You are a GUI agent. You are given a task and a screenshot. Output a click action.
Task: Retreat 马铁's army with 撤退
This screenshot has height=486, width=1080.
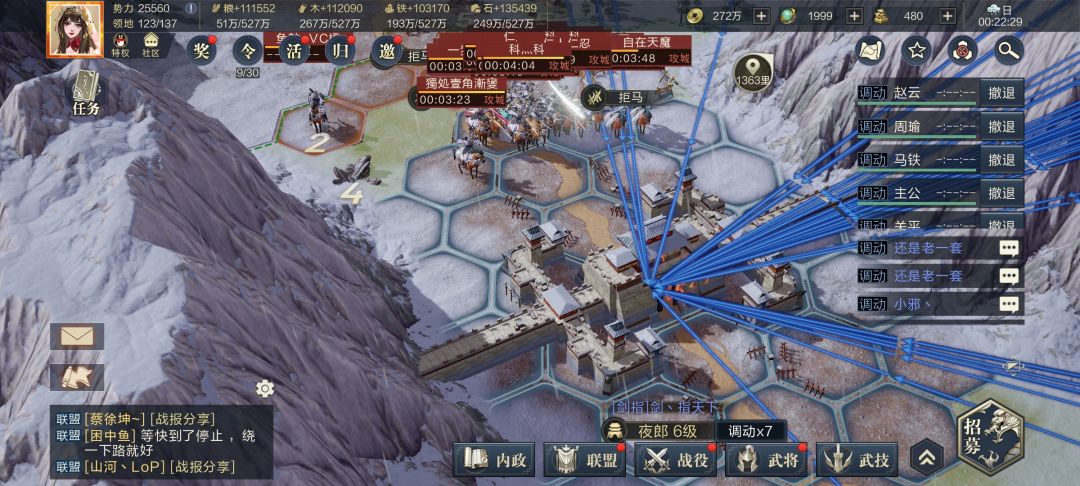click(1001, 160)
